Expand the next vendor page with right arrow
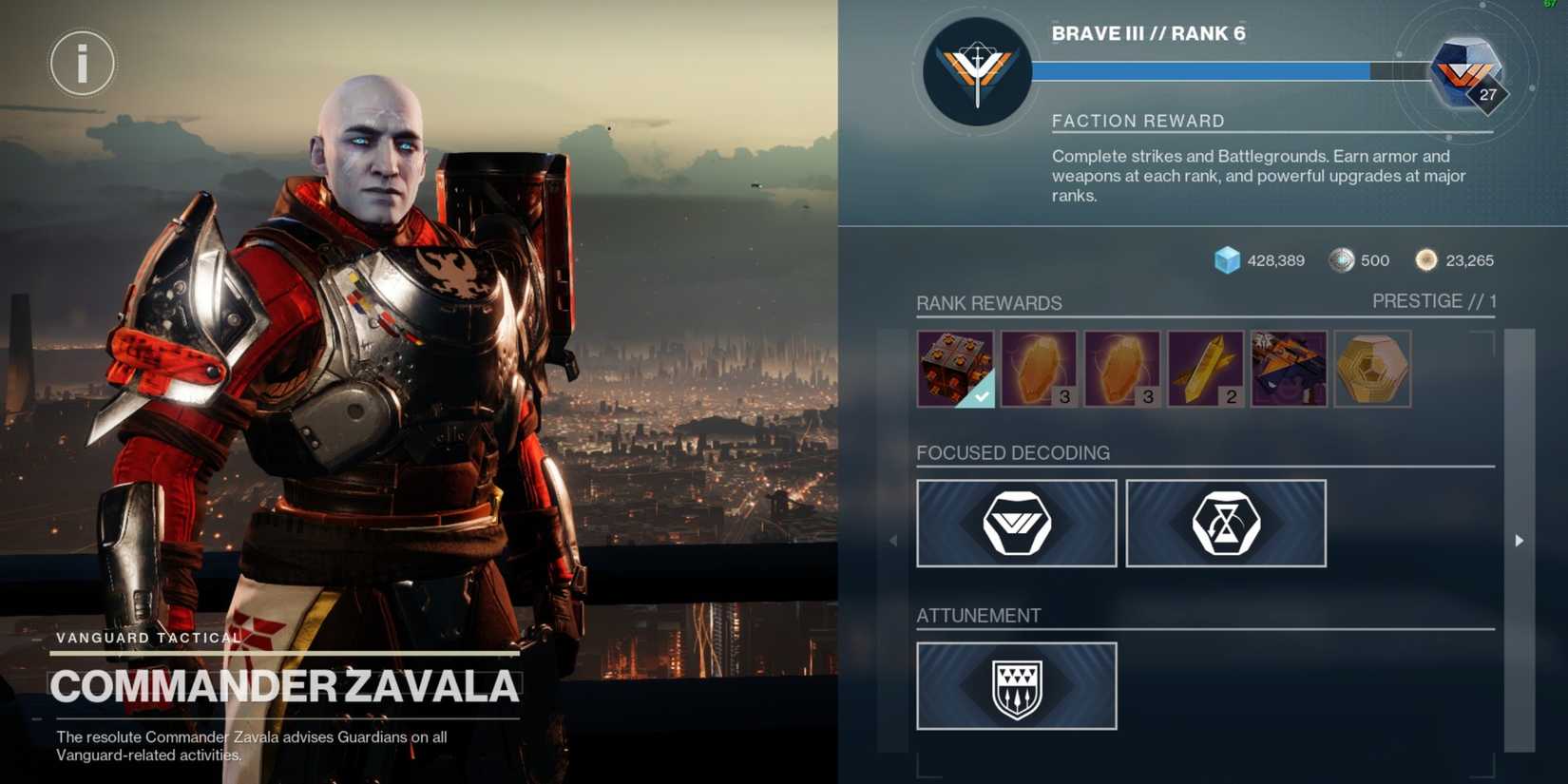The image size is (1568, 784). coord(1520,540)
